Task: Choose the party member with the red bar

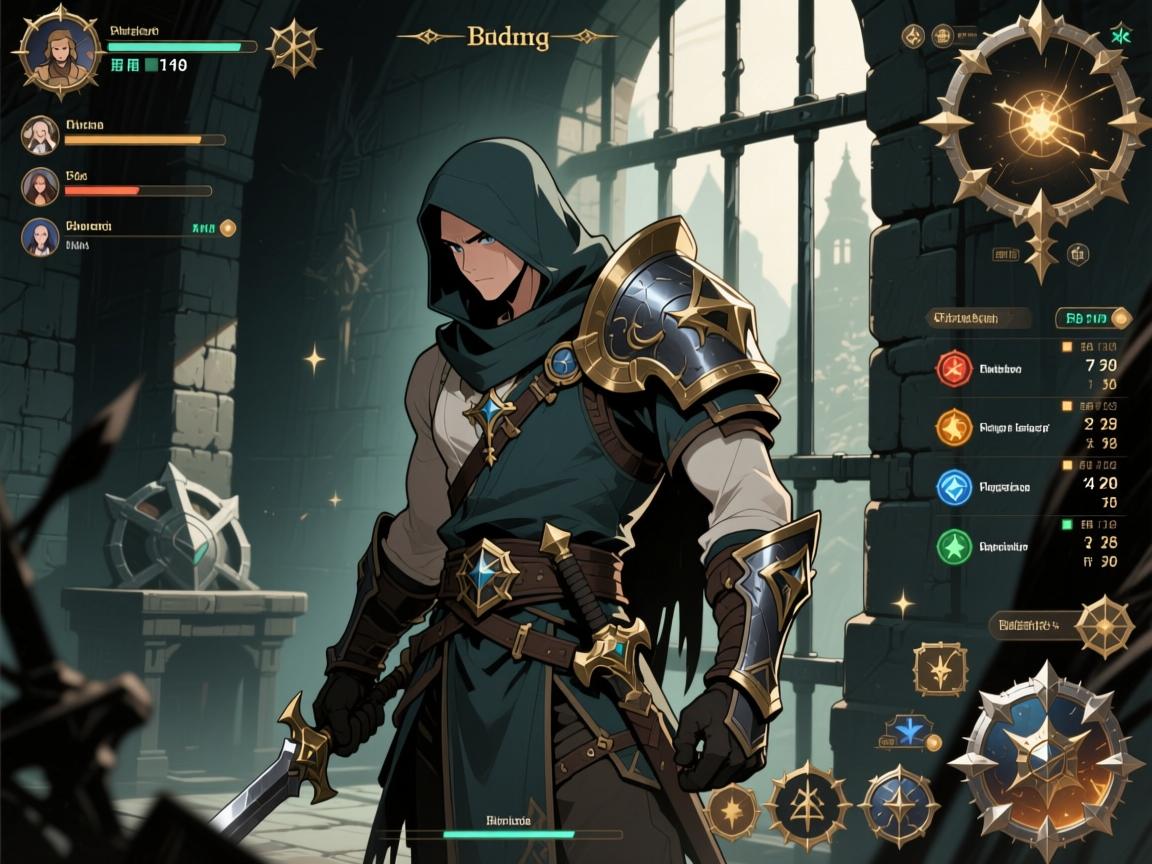Action: click(x=40, y=186)
